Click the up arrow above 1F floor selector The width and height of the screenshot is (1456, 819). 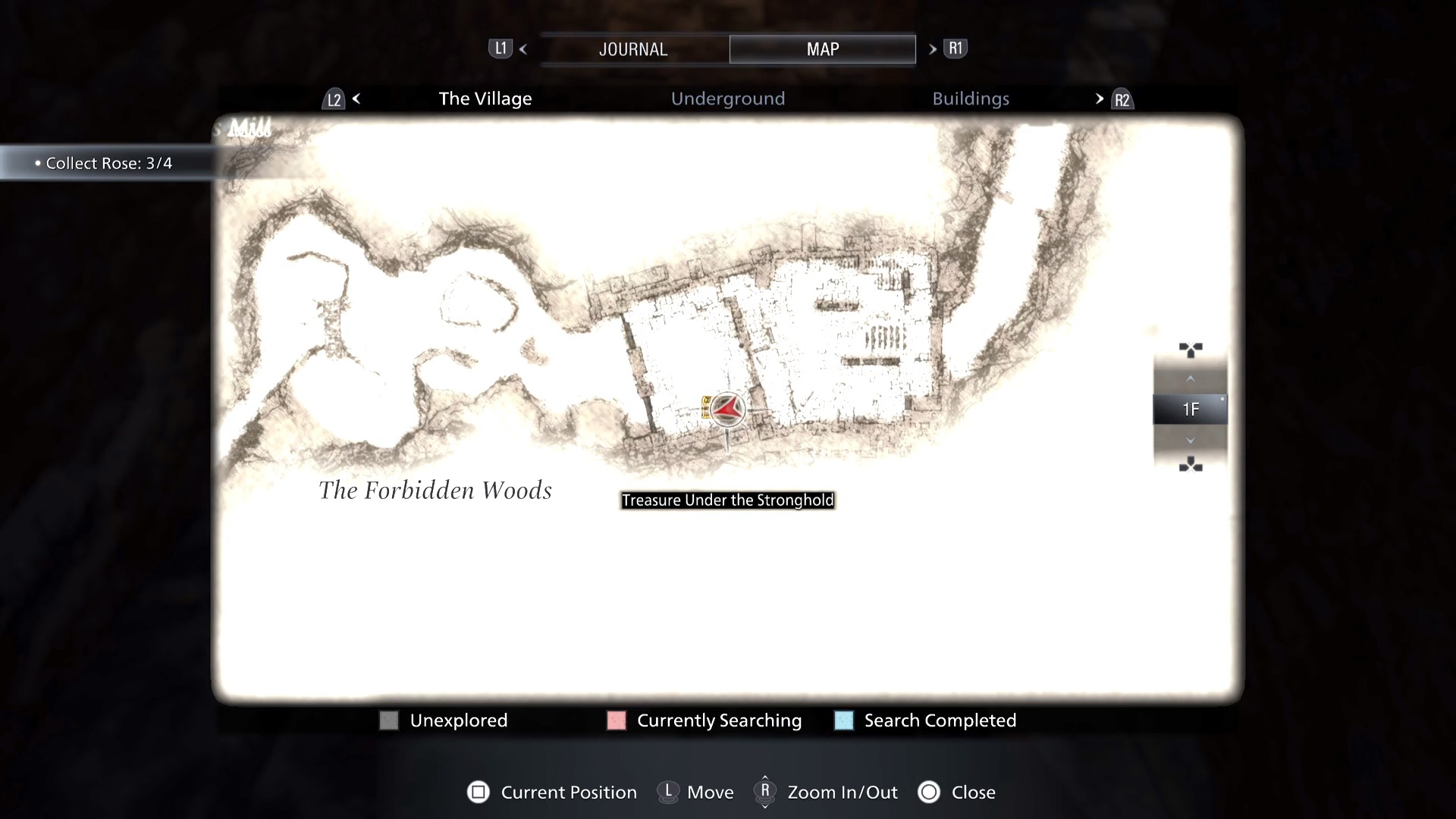(1190, 378)
